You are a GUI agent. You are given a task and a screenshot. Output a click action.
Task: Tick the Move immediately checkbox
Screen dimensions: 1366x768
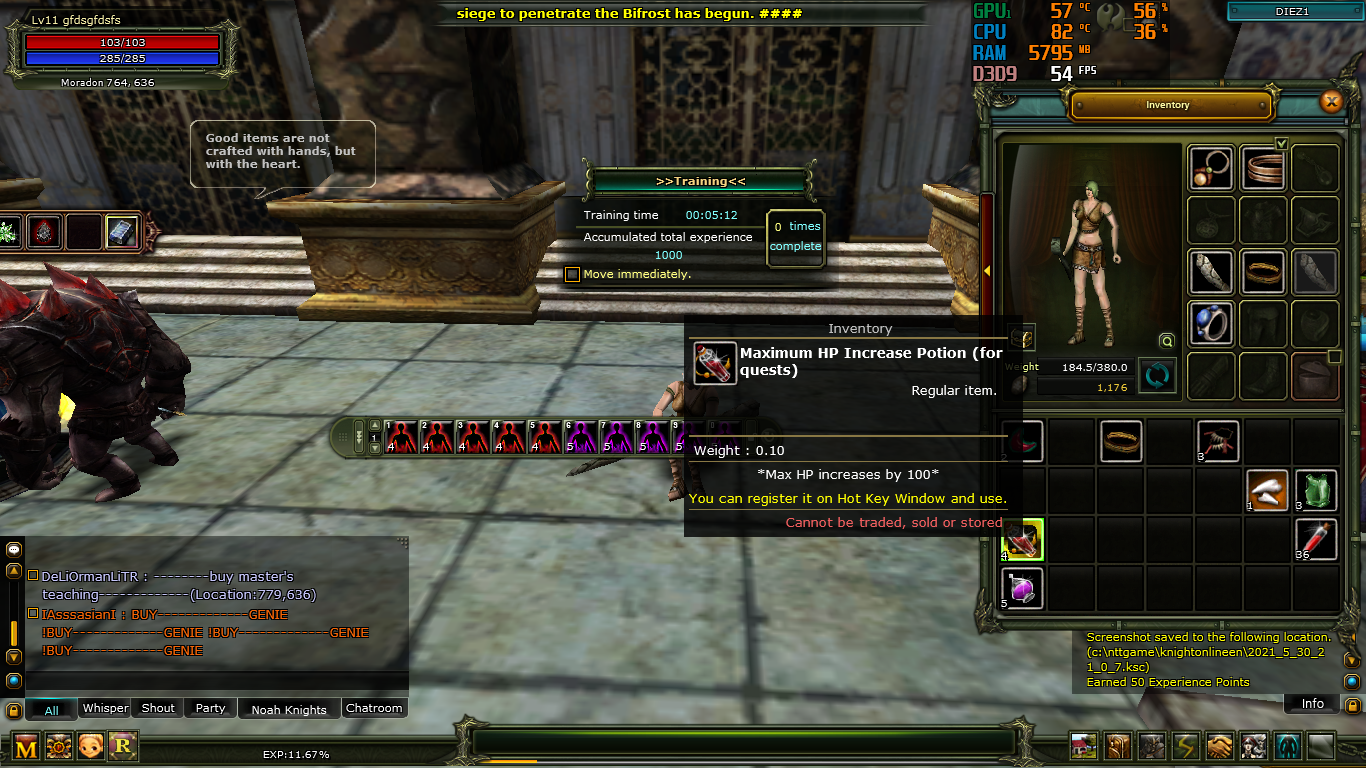(x=573, y=274)
